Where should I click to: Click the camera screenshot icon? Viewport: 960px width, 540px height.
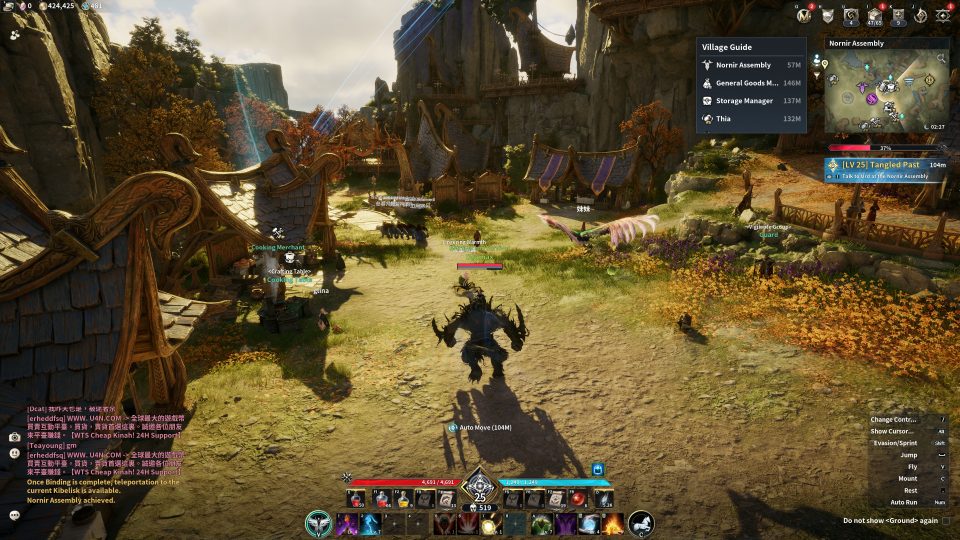click(15, 437)
